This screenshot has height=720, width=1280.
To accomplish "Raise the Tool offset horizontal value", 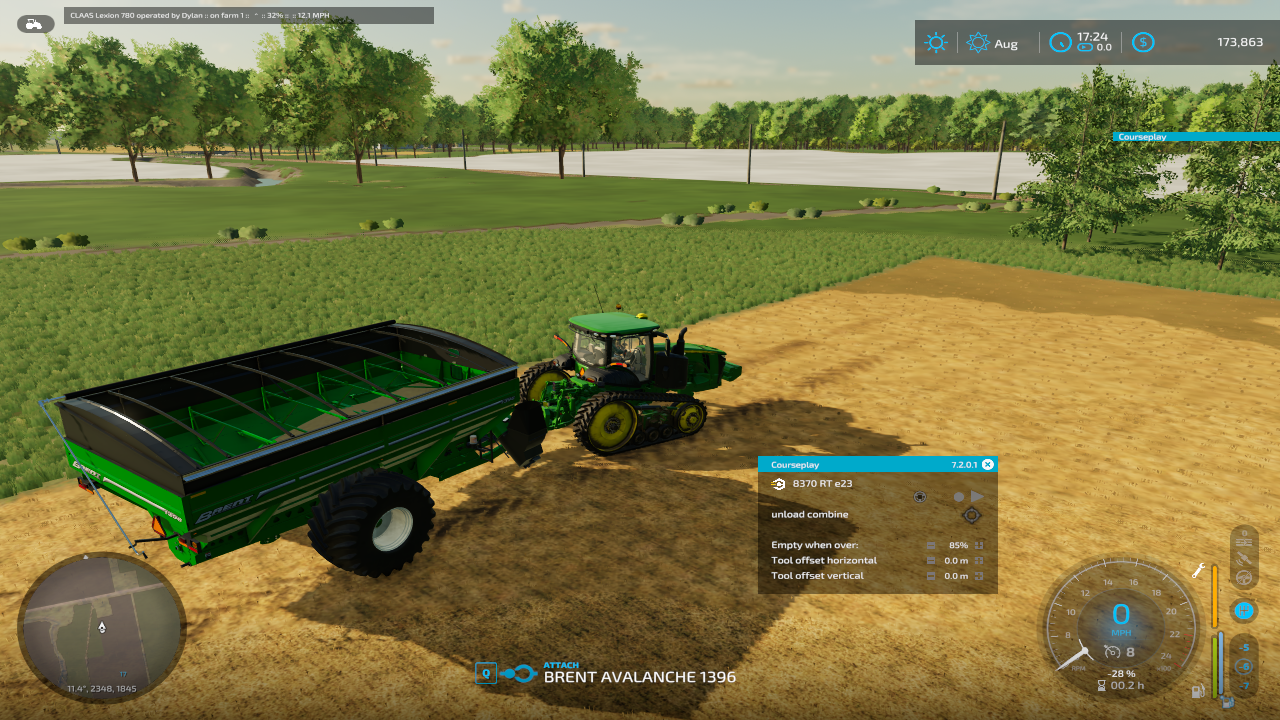I will (979, 561).
